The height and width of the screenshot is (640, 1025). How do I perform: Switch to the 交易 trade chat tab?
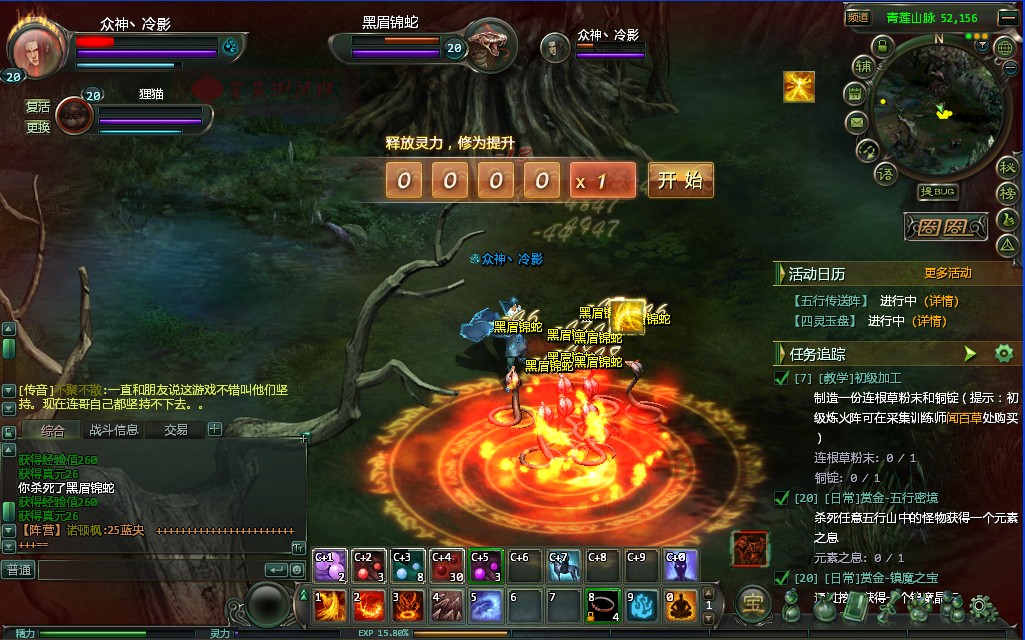pos(176,430)
